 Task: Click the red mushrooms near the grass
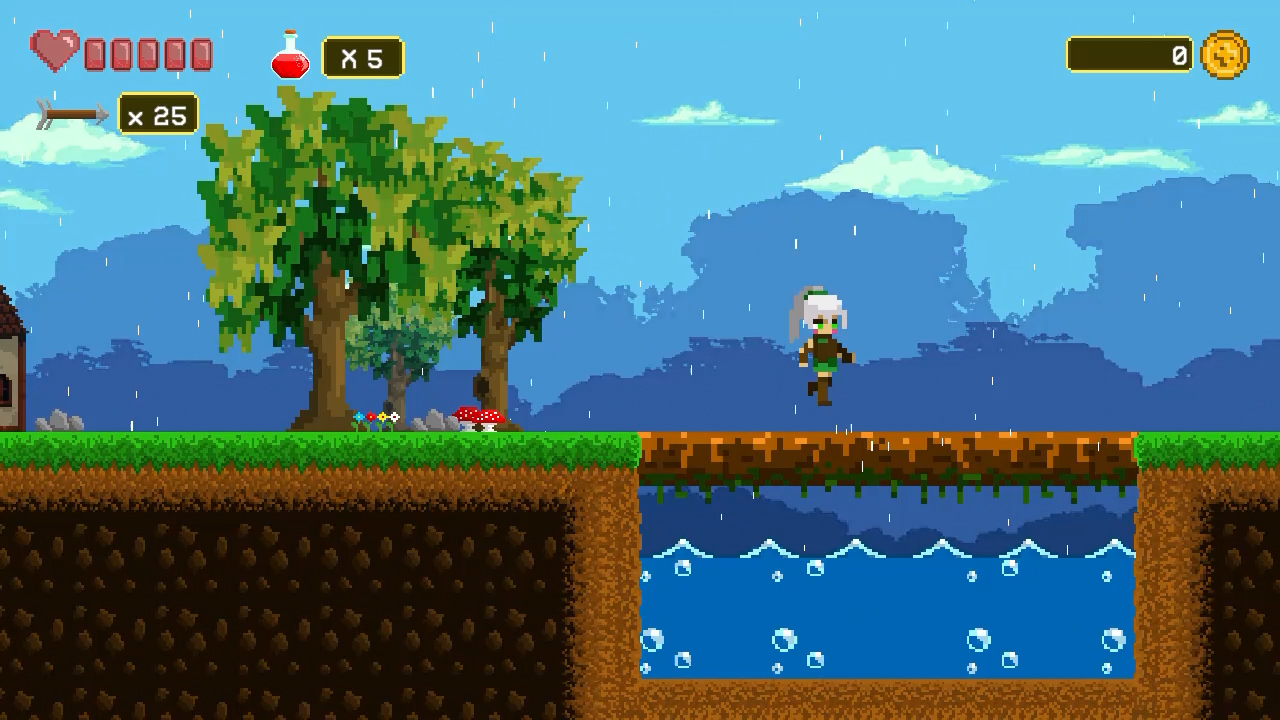tap(480, 415)
